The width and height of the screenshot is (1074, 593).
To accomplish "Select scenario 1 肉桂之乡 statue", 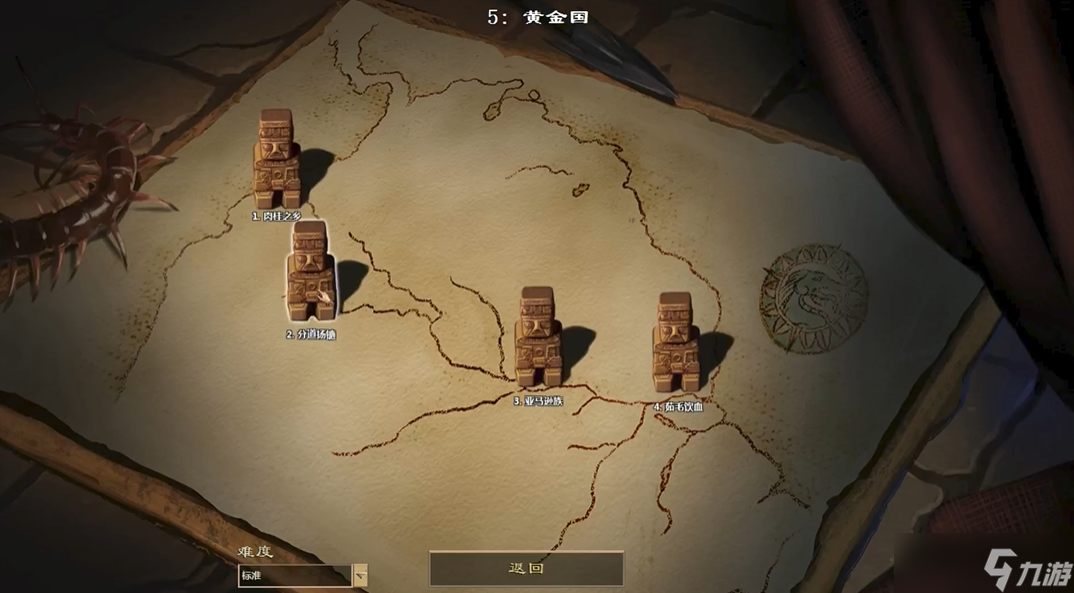I will click(275, 160).
